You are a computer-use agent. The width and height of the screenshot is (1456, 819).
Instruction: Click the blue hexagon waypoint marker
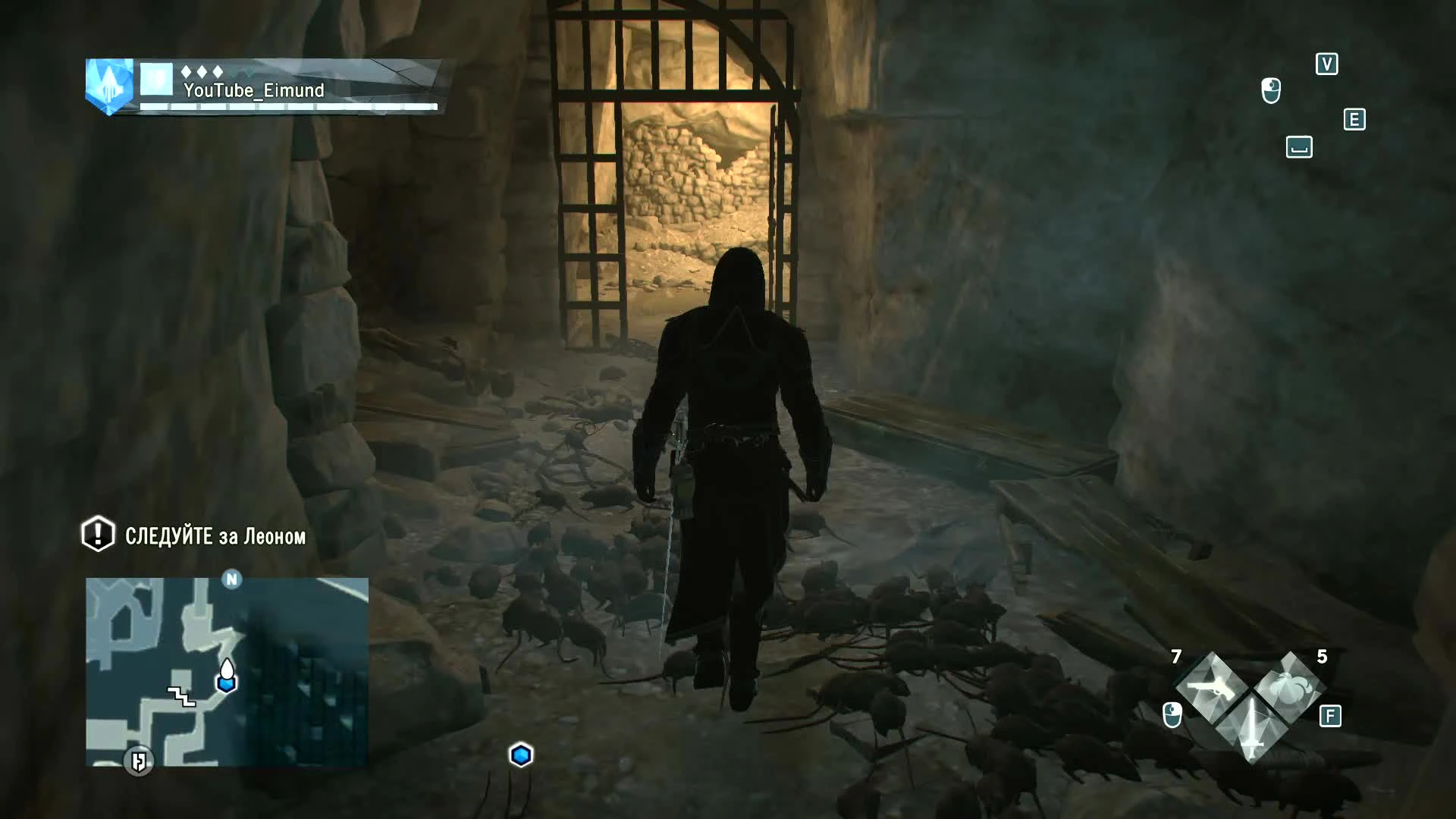pos(520,753)
